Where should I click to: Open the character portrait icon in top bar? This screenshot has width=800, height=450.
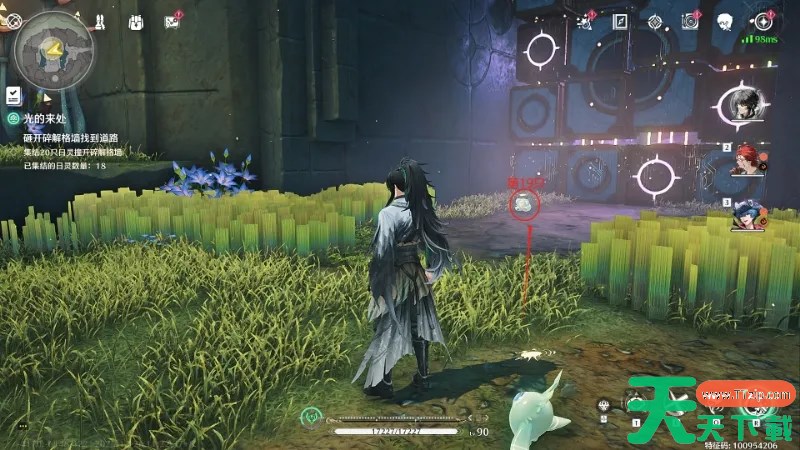tap(727, 21)
